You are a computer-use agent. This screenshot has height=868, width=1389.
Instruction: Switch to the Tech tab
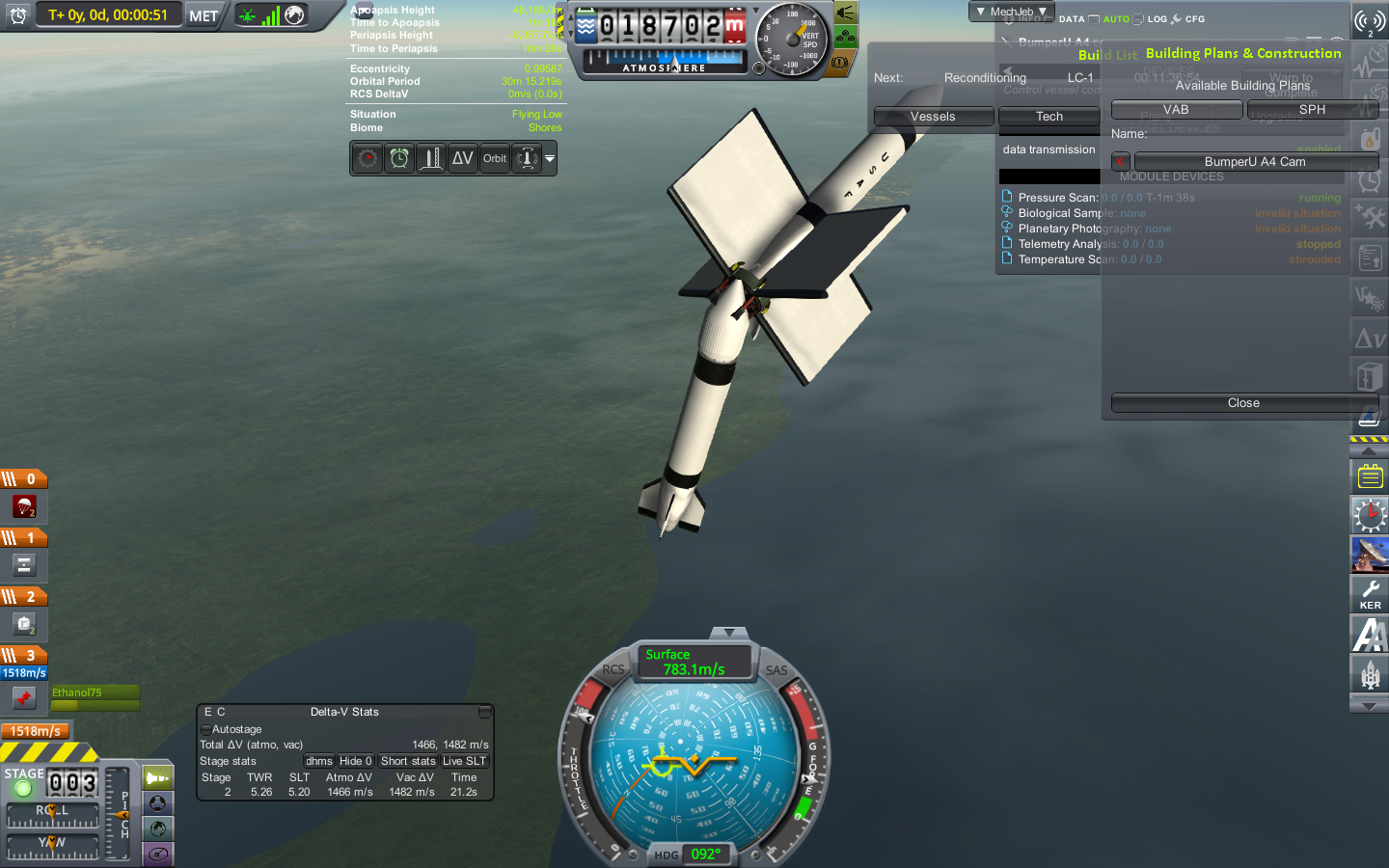pos(1049,116)
